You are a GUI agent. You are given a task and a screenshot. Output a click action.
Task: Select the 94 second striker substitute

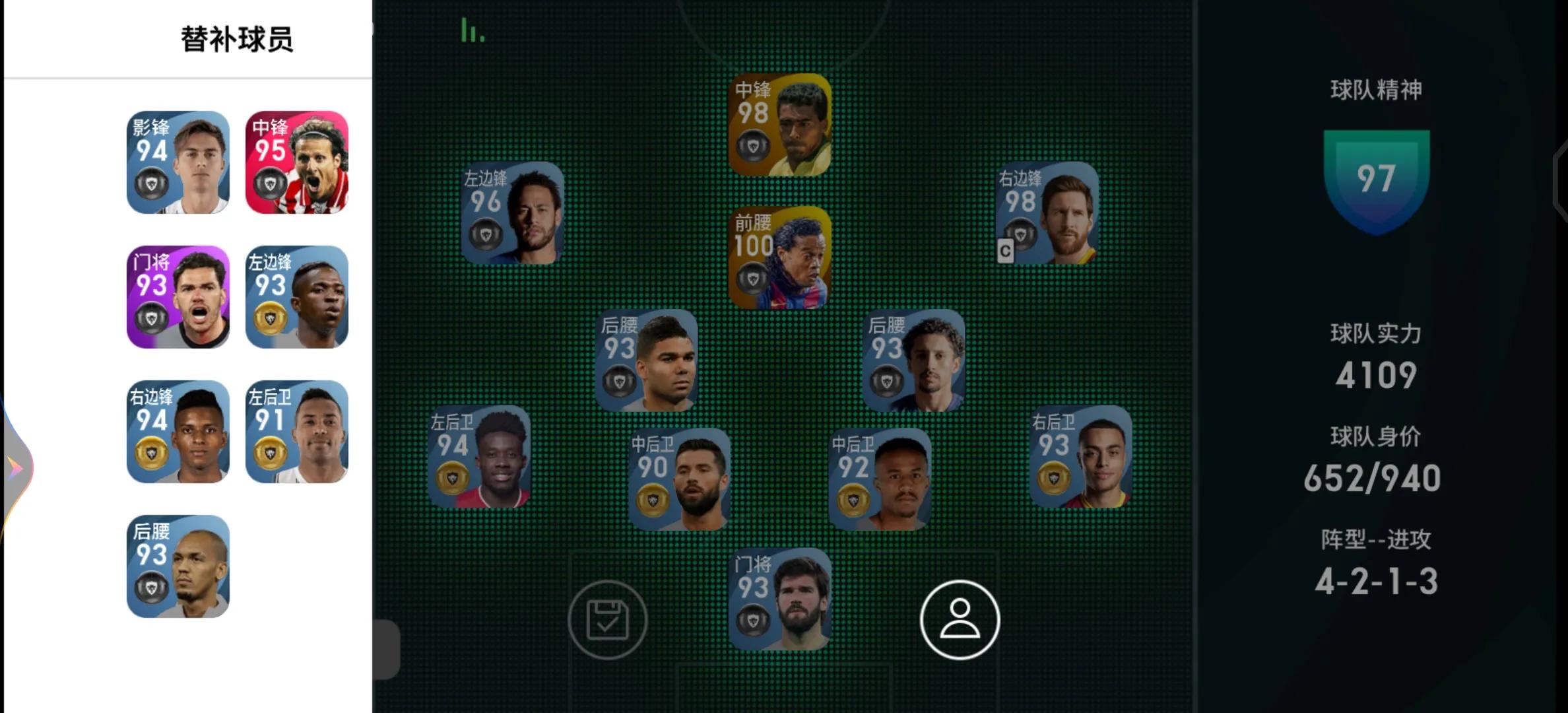coord(178,162)
